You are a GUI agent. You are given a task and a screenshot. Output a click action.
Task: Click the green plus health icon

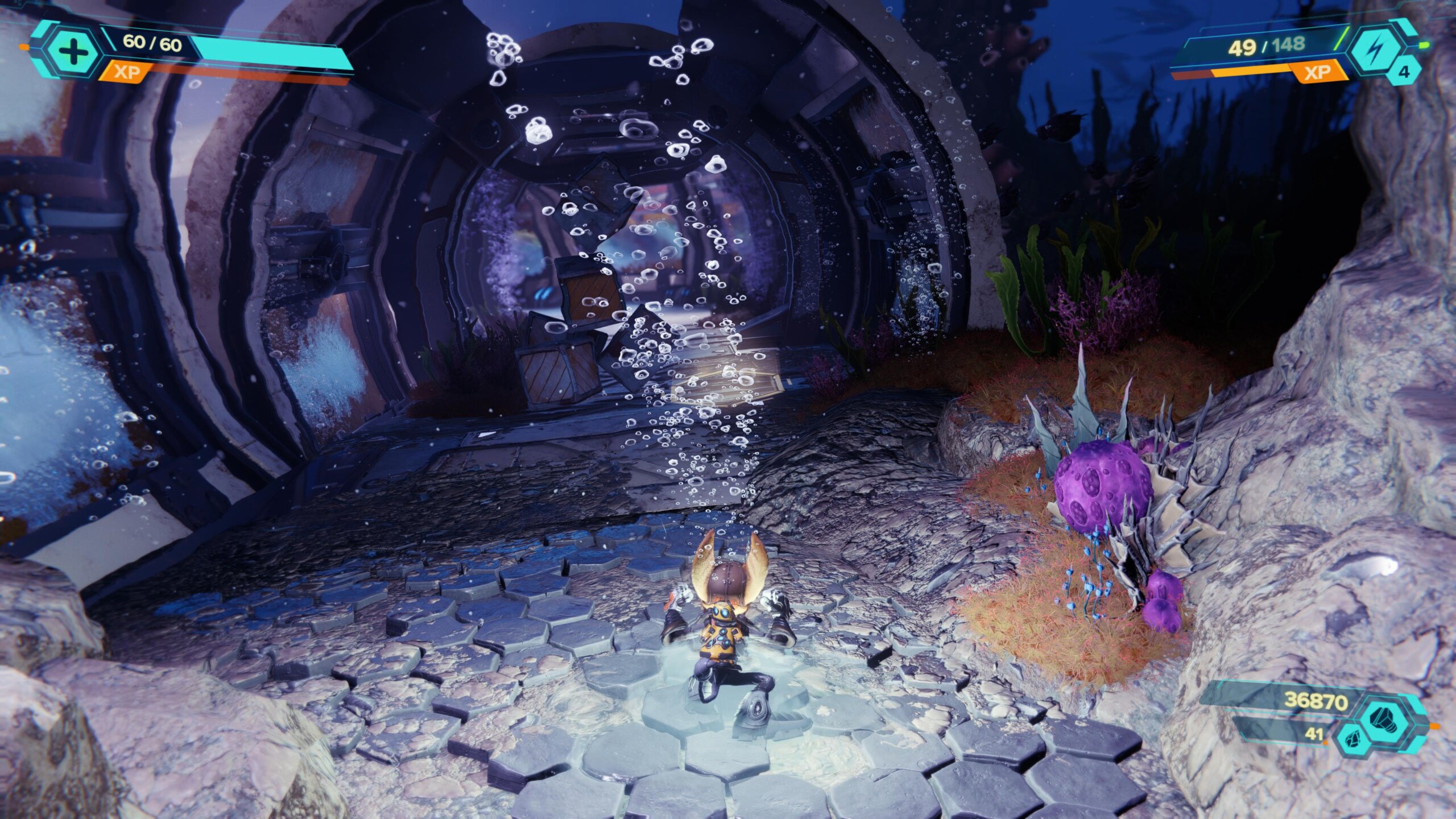[73, 52]
